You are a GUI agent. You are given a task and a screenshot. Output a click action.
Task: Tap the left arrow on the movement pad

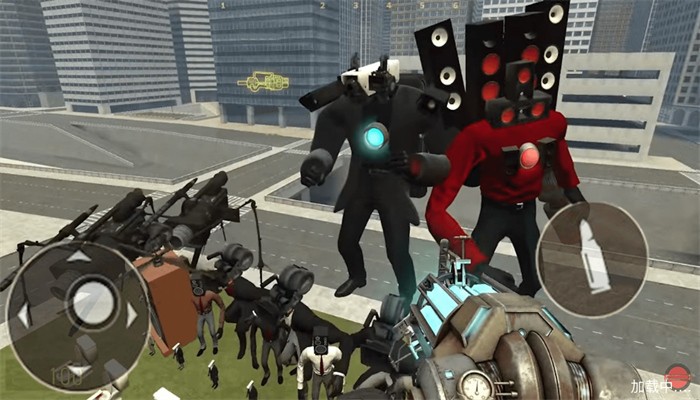point(24,314)
